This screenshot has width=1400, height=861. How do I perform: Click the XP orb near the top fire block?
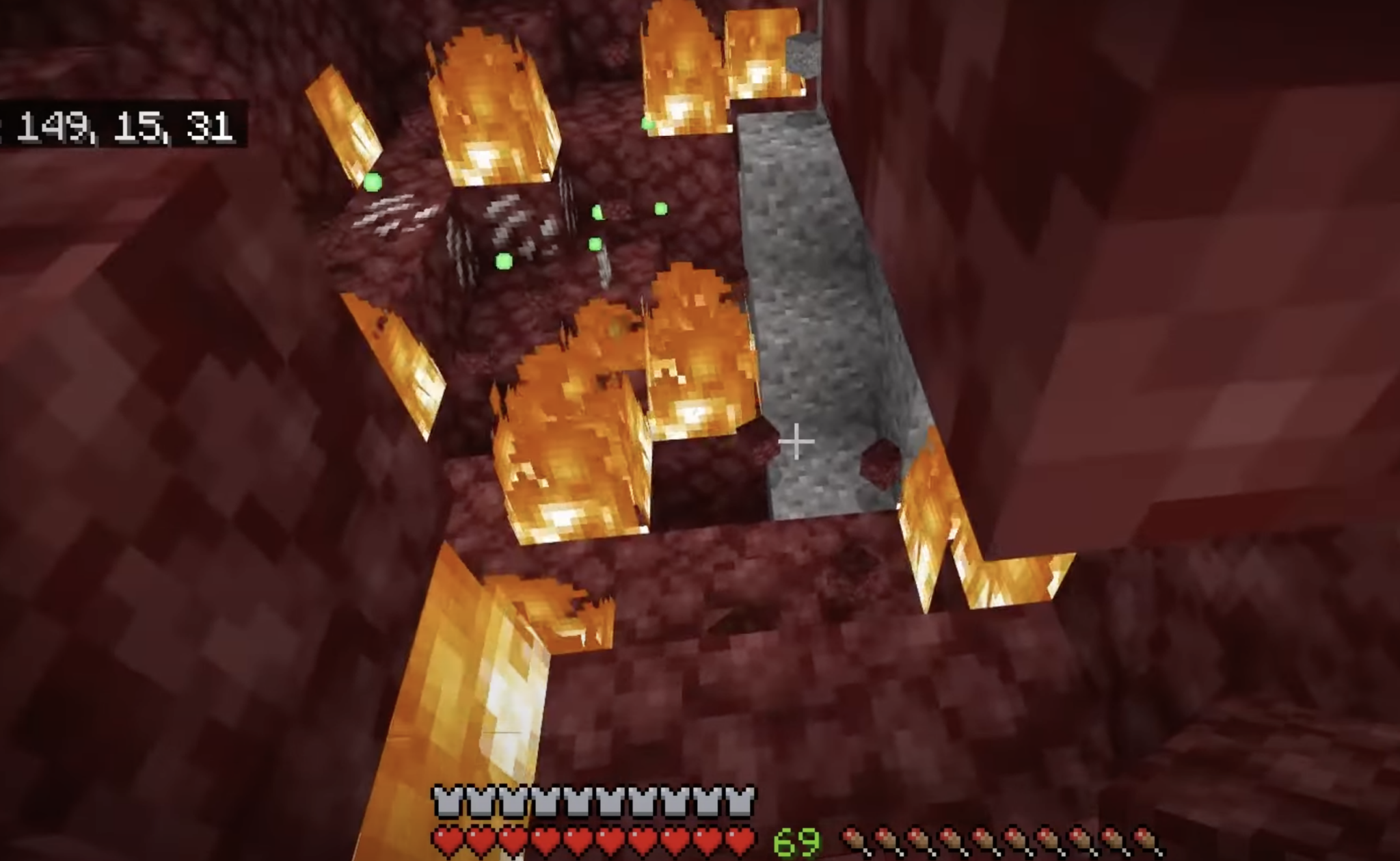click(648, 123)
